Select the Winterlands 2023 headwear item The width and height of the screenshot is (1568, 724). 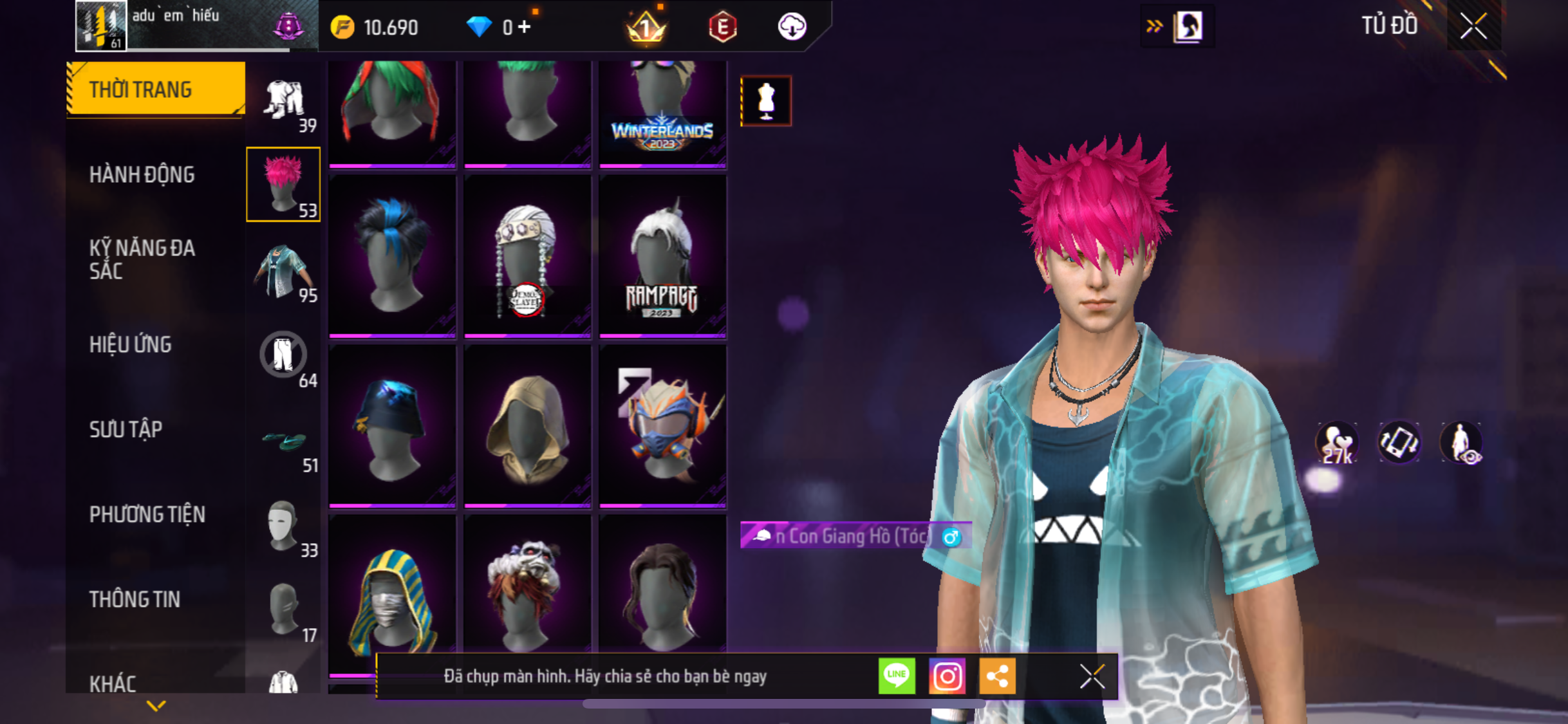pos(662,113)
